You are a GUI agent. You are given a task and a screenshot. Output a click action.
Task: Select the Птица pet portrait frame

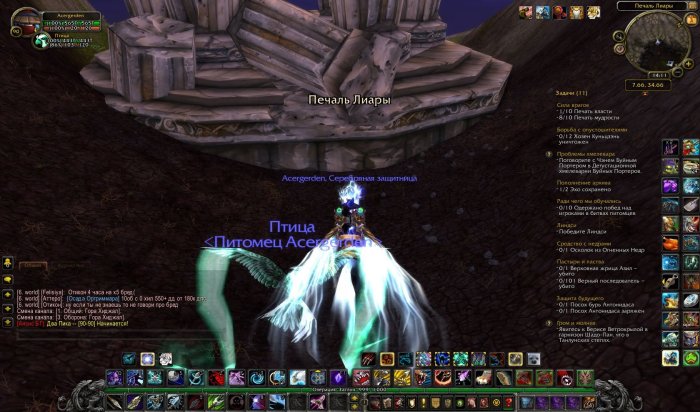[42, 42]
